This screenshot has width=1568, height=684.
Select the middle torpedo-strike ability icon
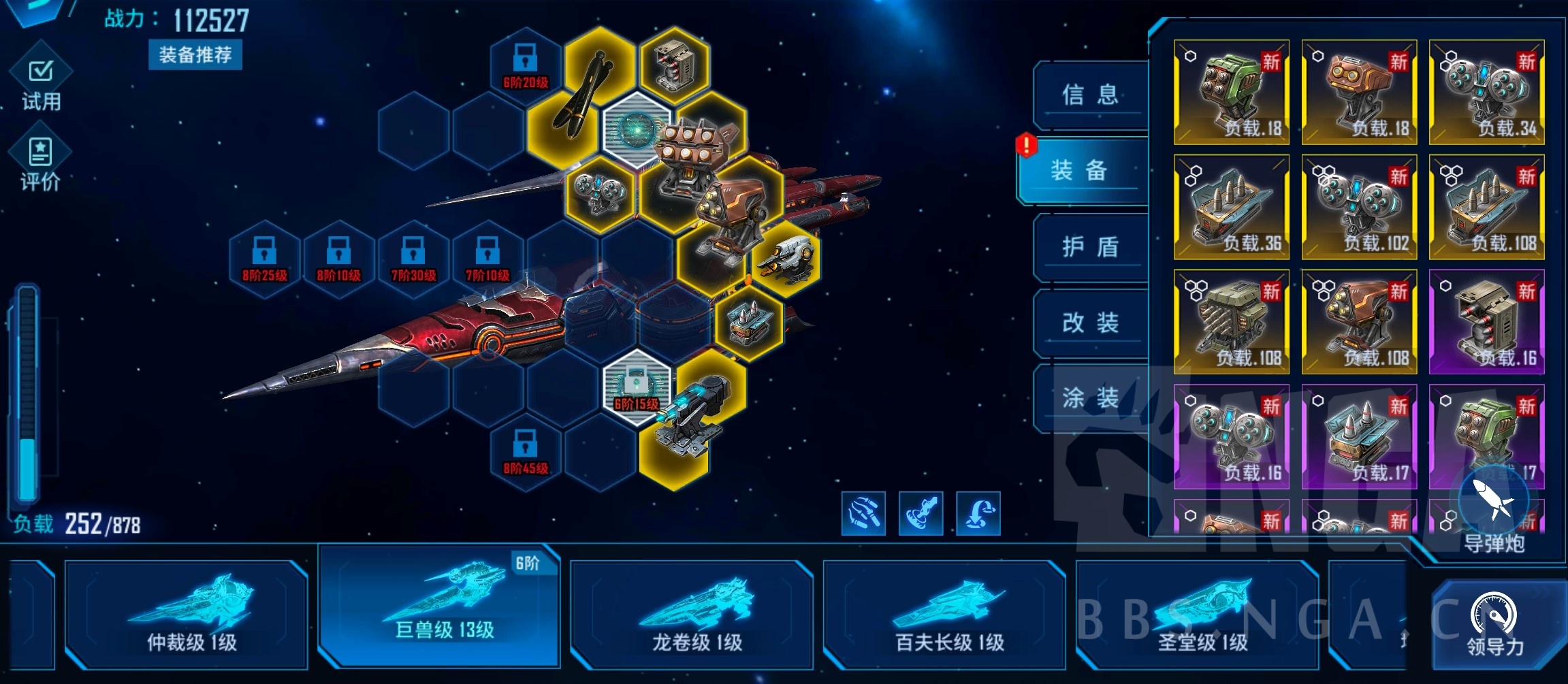(921, 514)
